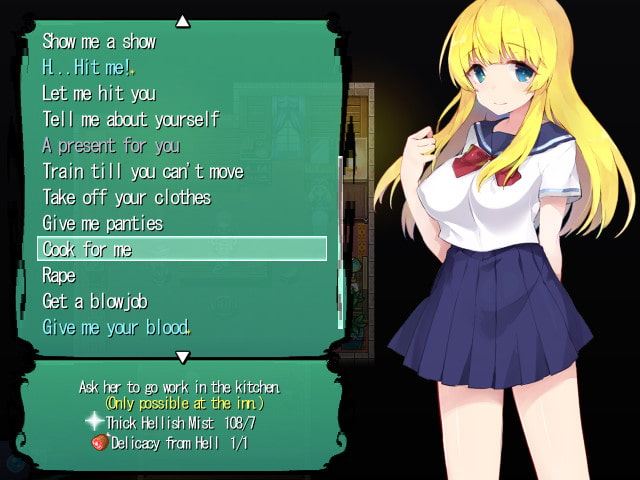Choose "Tell me about yourself"
This screenshot has height=480, width=640.
click(130, 120)
